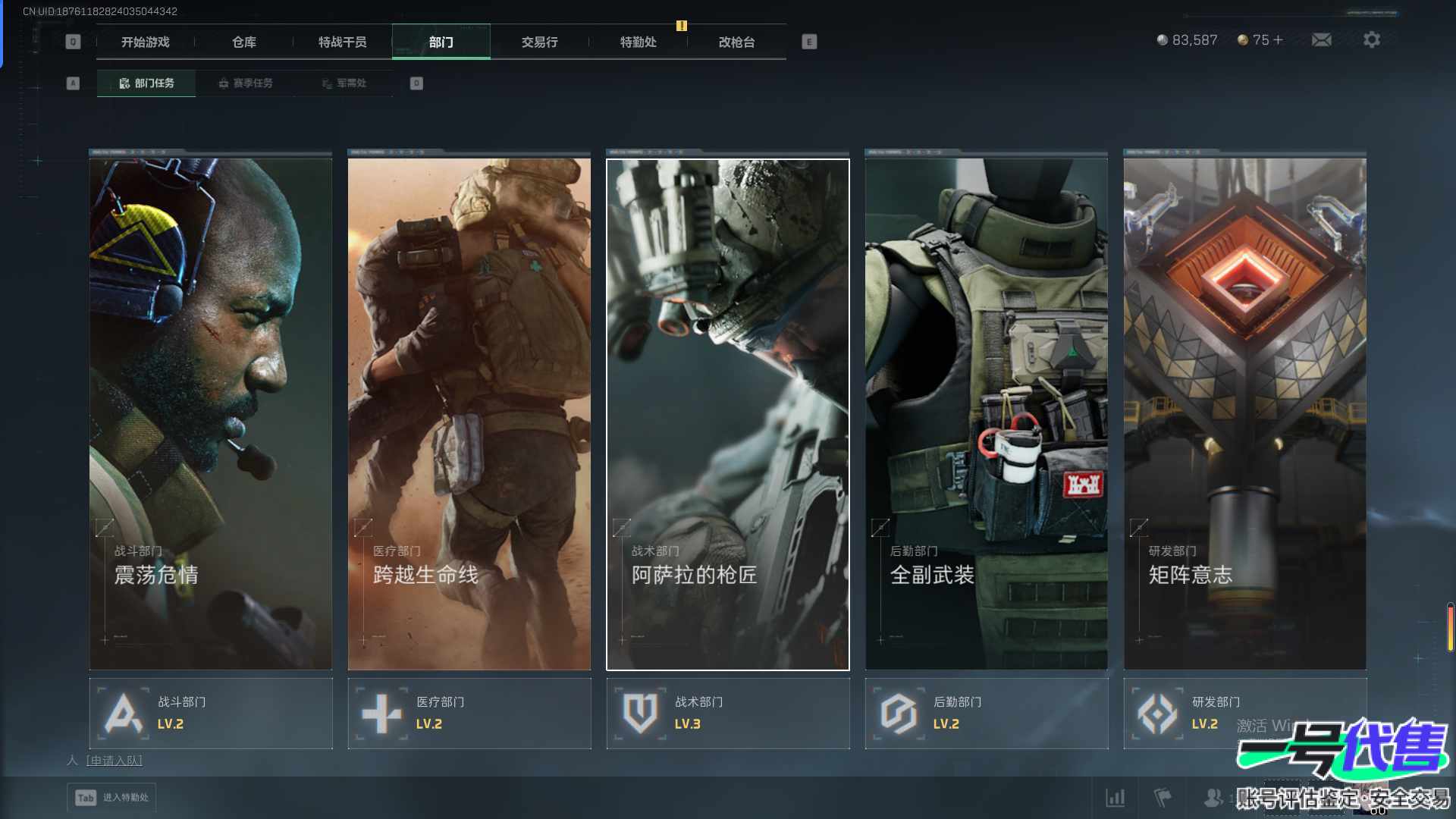Open the 后勤部门 LV.2 level panel
This screenshot has width=1456, height=819.
click(987, 714)
